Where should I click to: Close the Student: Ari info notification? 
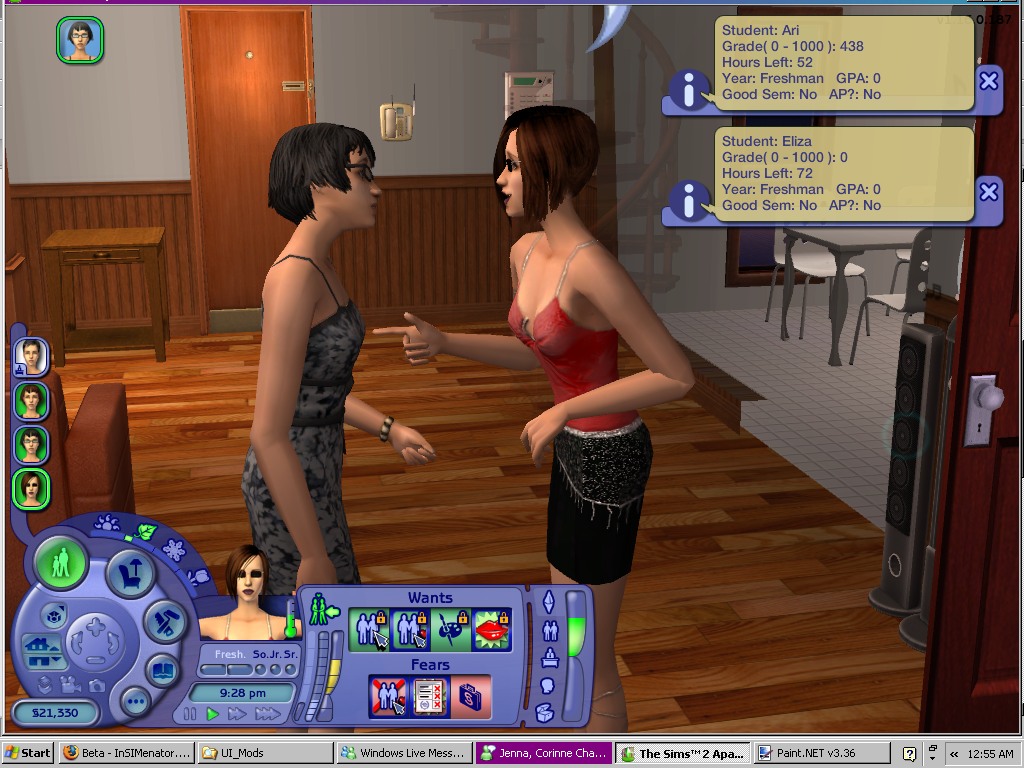click(988, 81)
